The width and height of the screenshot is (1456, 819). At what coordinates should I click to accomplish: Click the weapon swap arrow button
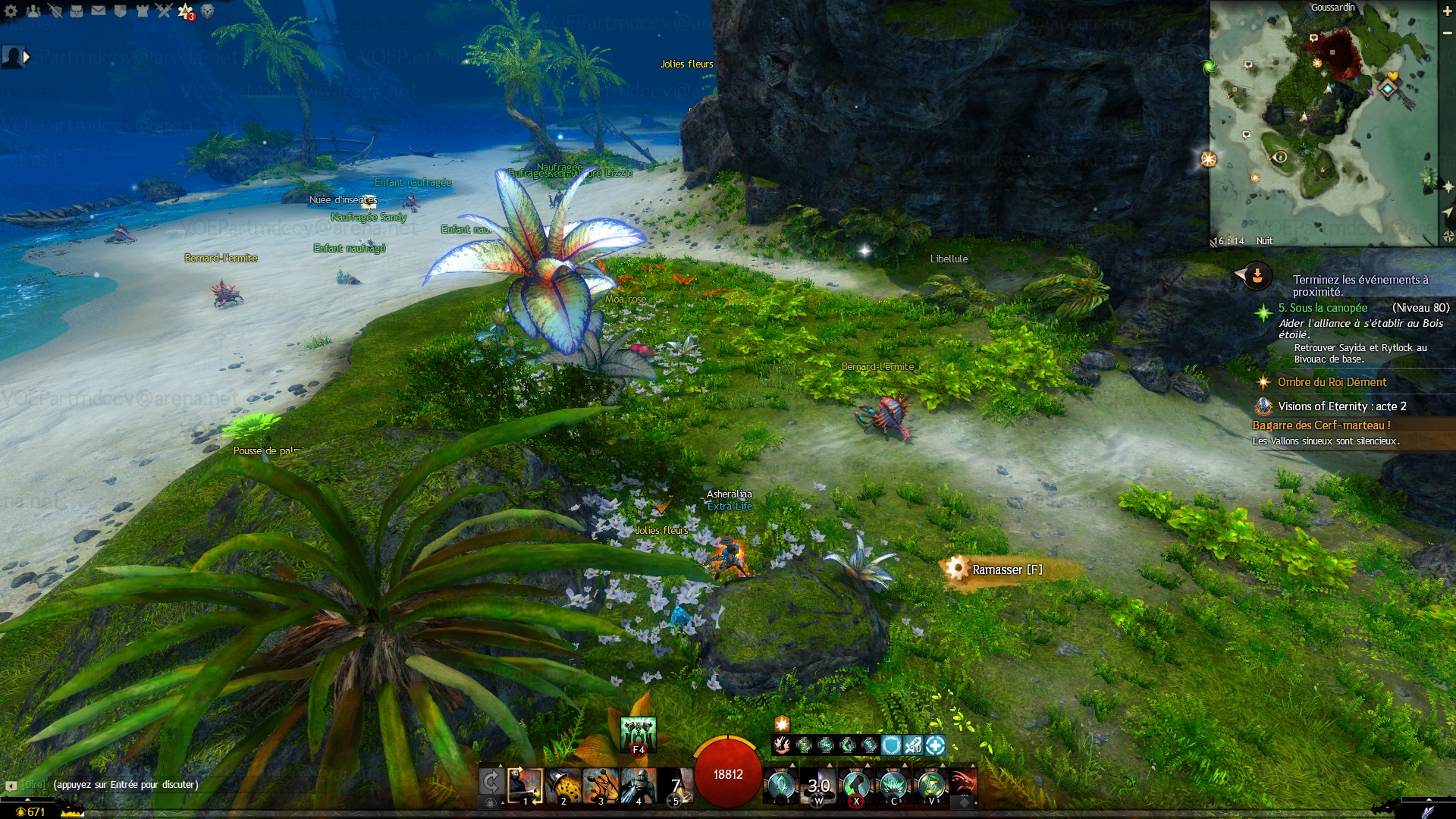[491, 782]
